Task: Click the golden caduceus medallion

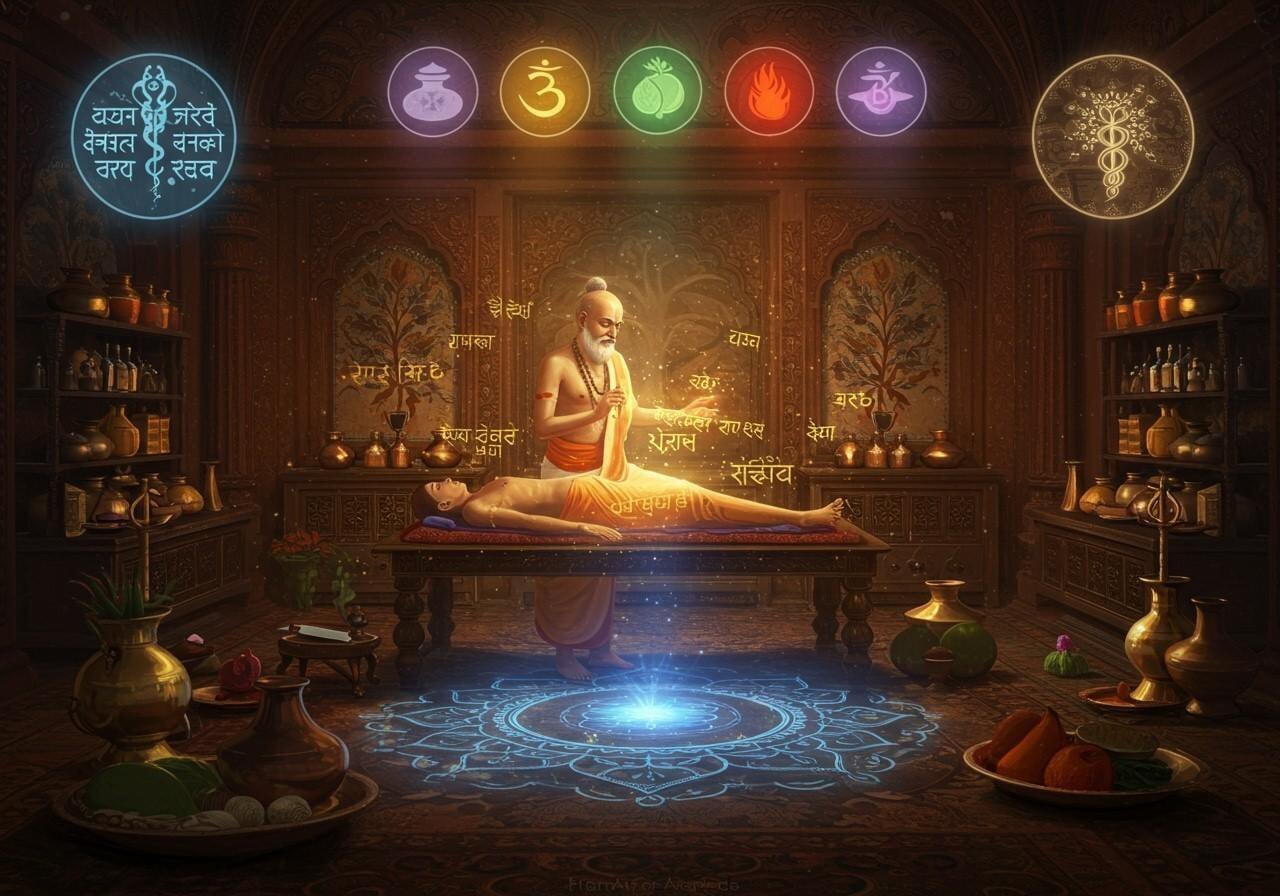Action: 1113,136
